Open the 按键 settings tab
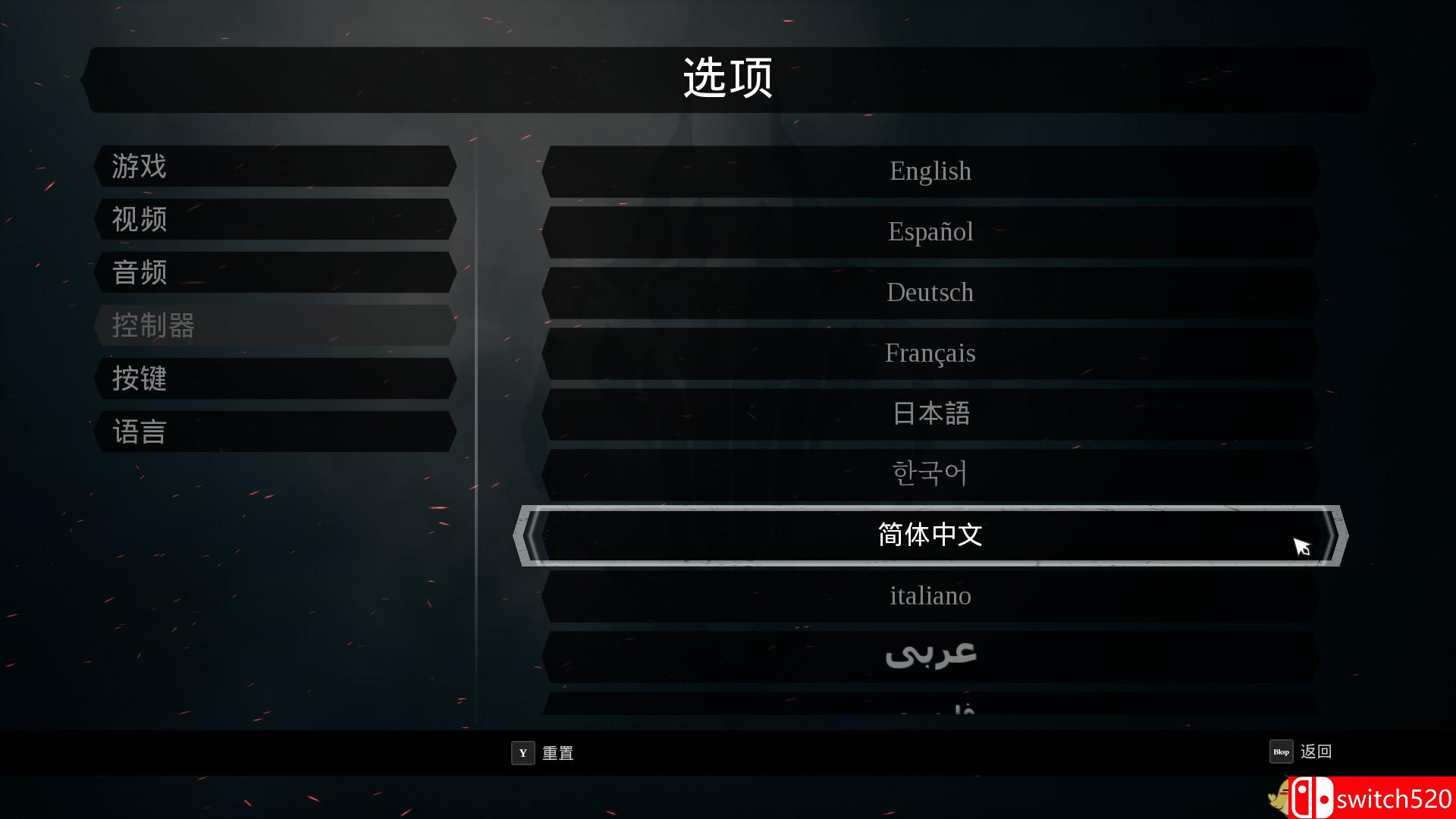1456x819 pixels. click(273, 379)
